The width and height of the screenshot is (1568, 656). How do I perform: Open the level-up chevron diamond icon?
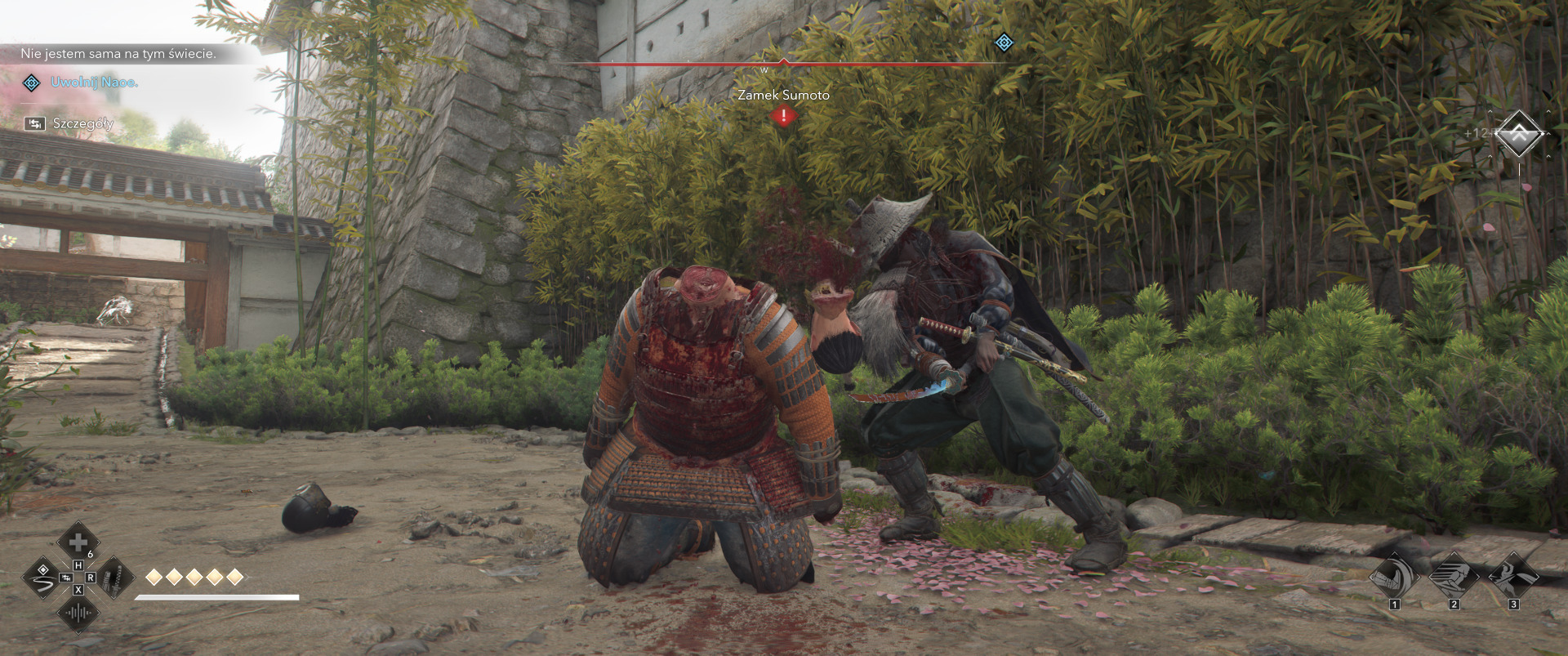click(1518, 134)
